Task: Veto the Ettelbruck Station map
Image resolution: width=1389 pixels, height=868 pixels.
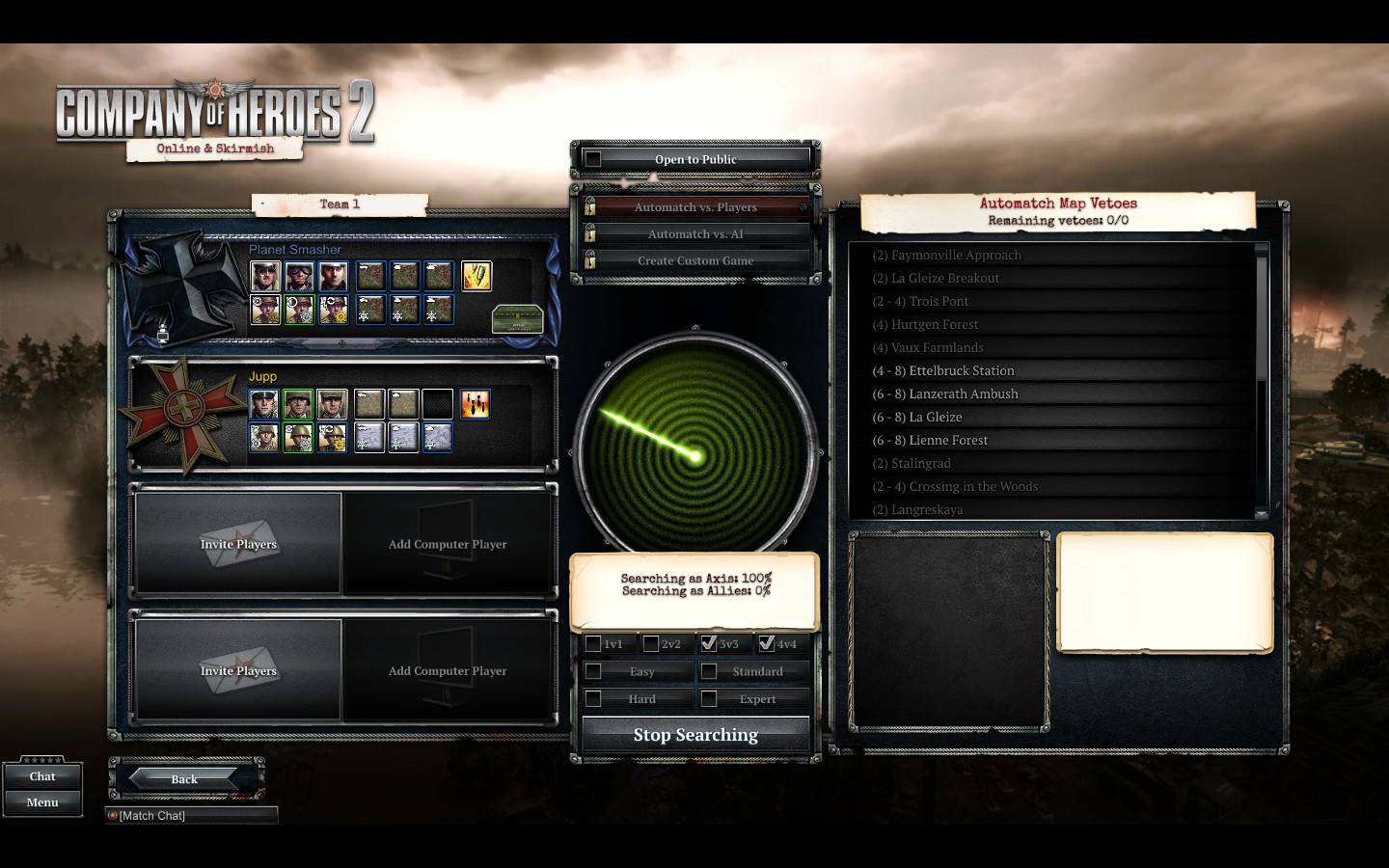Action: pos(942,371)
